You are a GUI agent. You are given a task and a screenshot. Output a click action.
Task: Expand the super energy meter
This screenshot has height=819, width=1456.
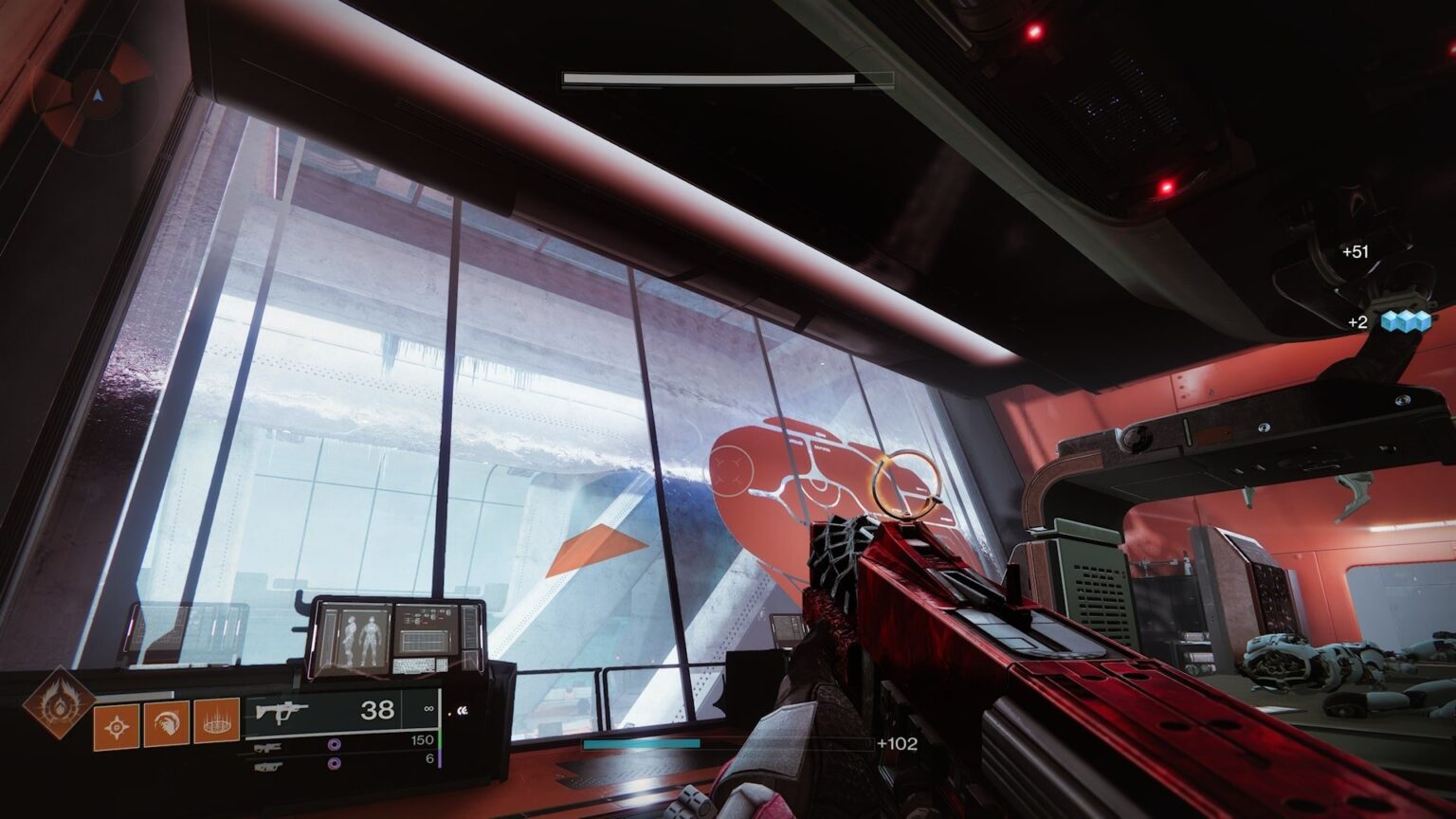tap(134, 692)
